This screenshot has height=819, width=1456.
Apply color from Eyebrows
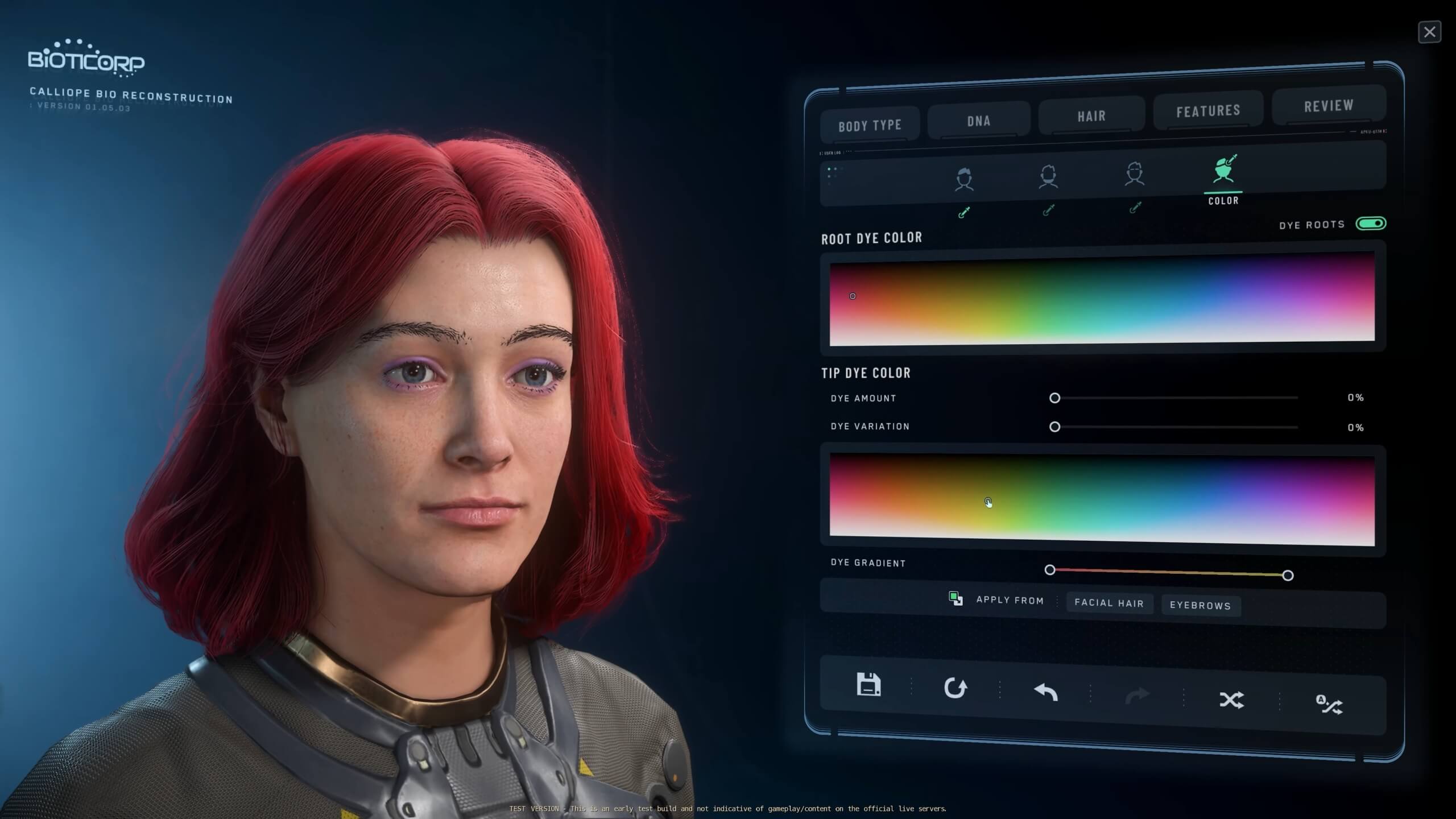1200,606
